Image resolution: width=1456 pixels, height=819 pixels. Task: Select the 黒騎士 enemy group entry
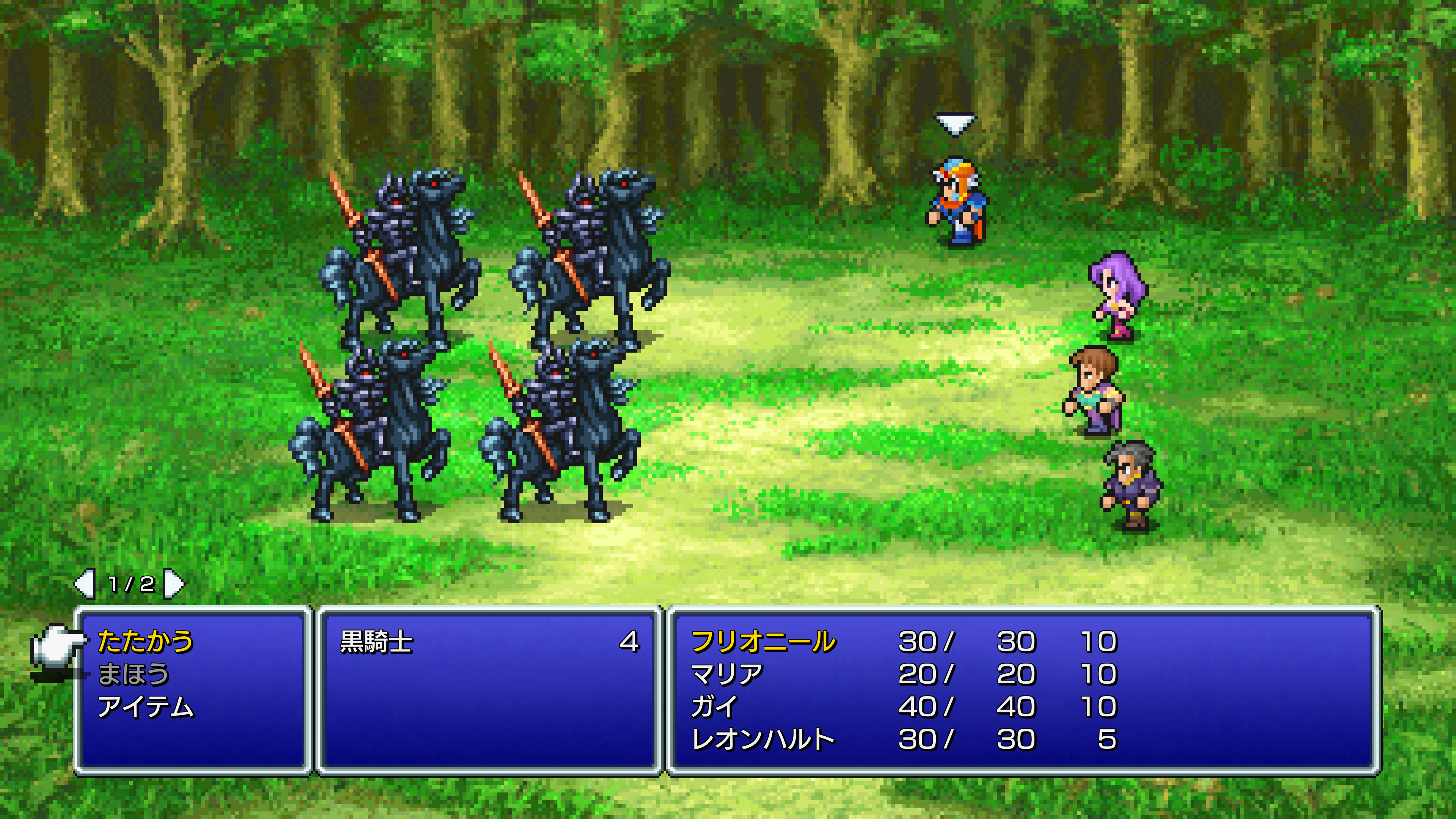pos(377,642)
